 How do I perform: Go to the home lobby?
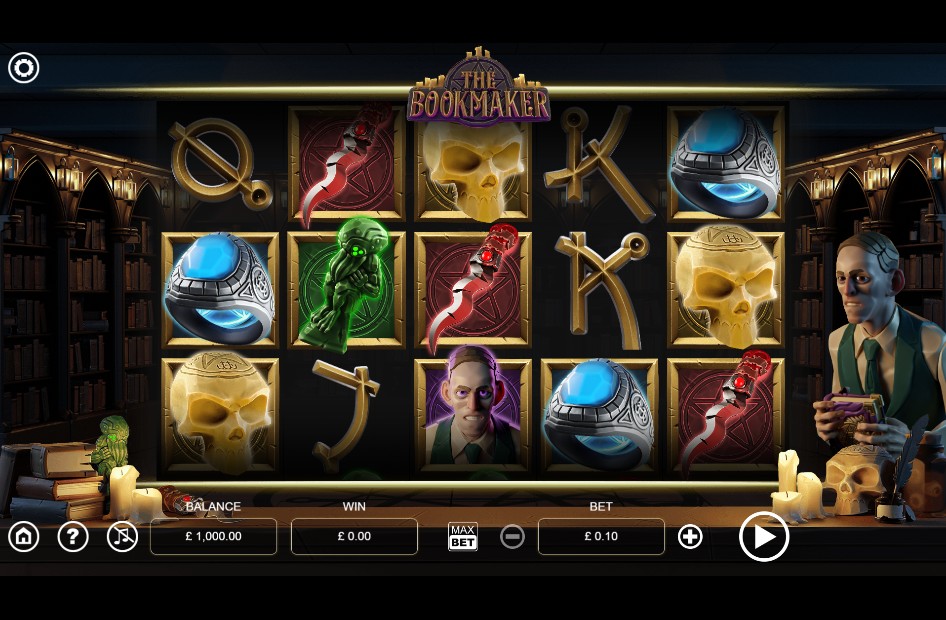point(24,537)
